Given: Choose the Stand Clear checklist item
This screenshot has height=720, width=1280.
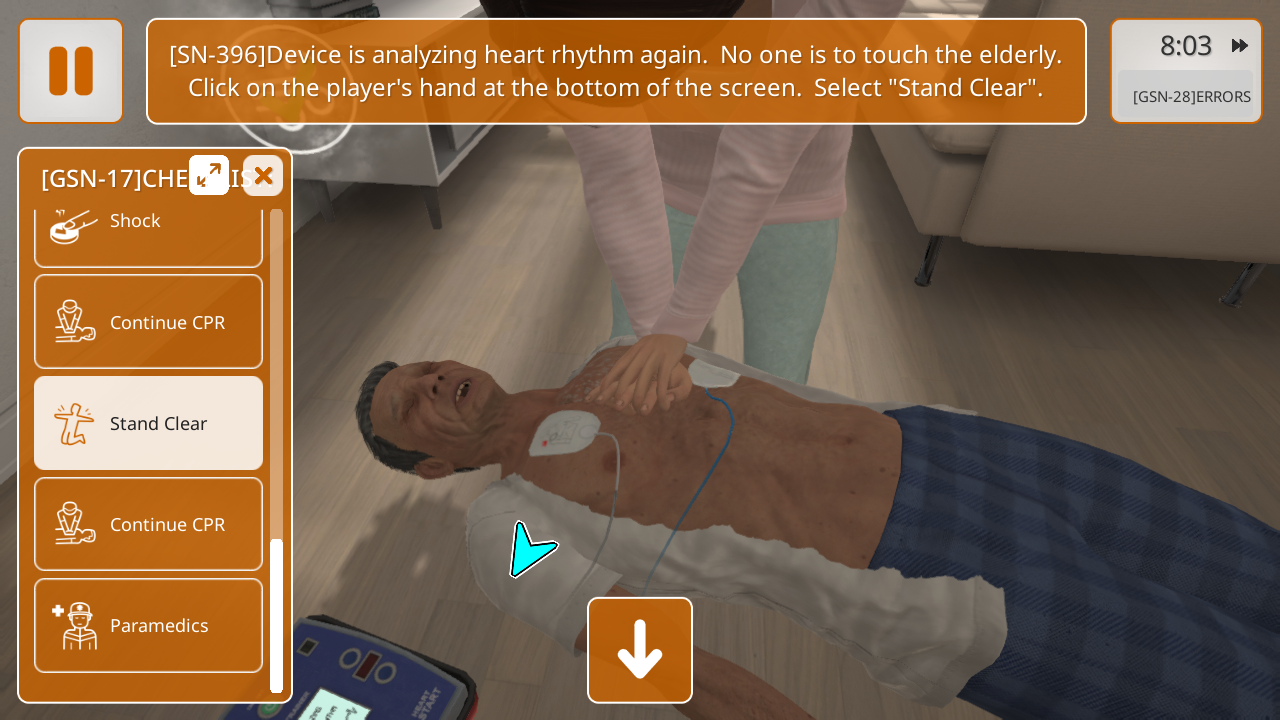Looking at the screenshot, I should [148, 423].
